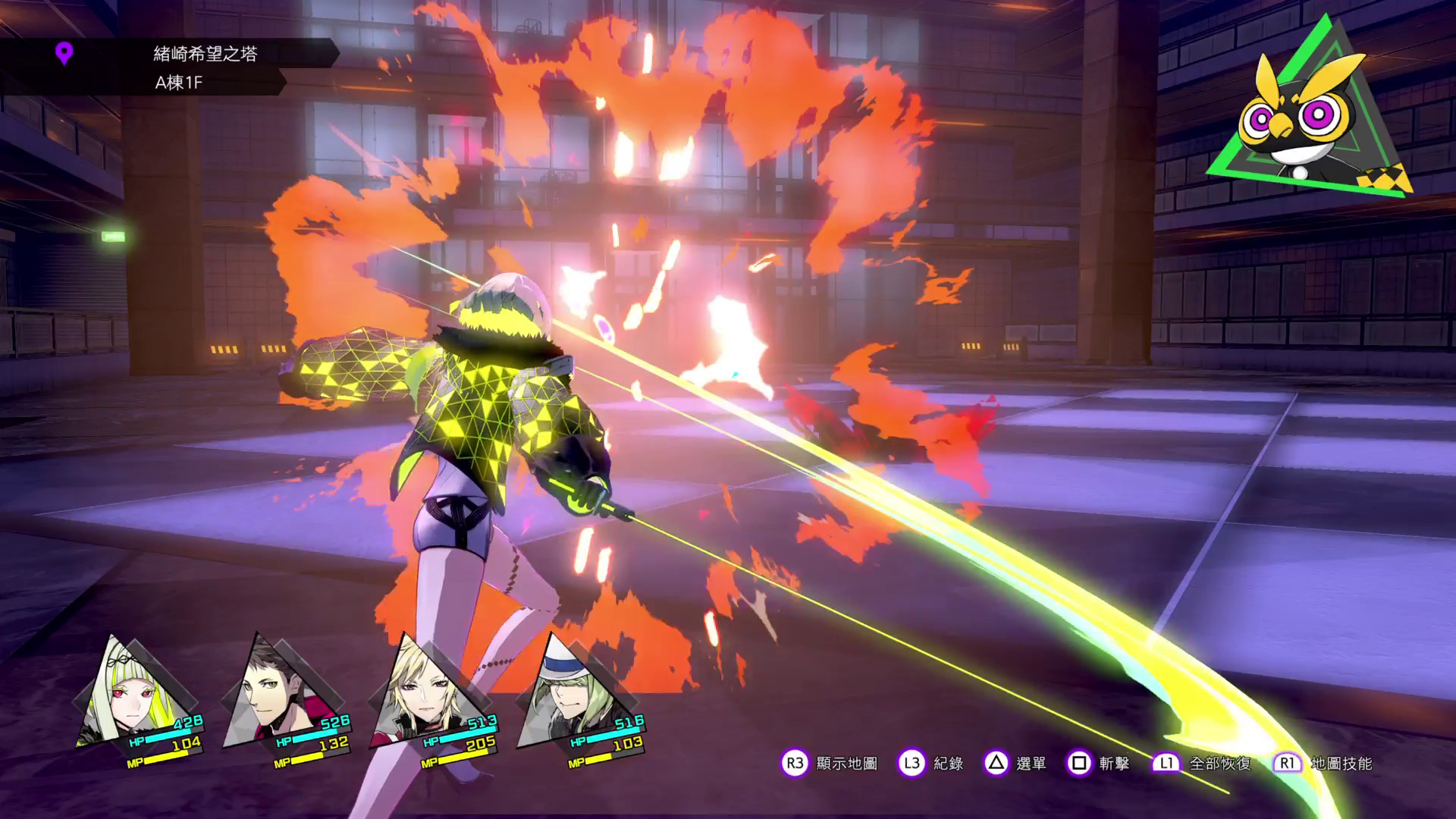The image size is (1456, 819).
Task: Activate 全部恢復 recover all
Action: [1219, 764]
